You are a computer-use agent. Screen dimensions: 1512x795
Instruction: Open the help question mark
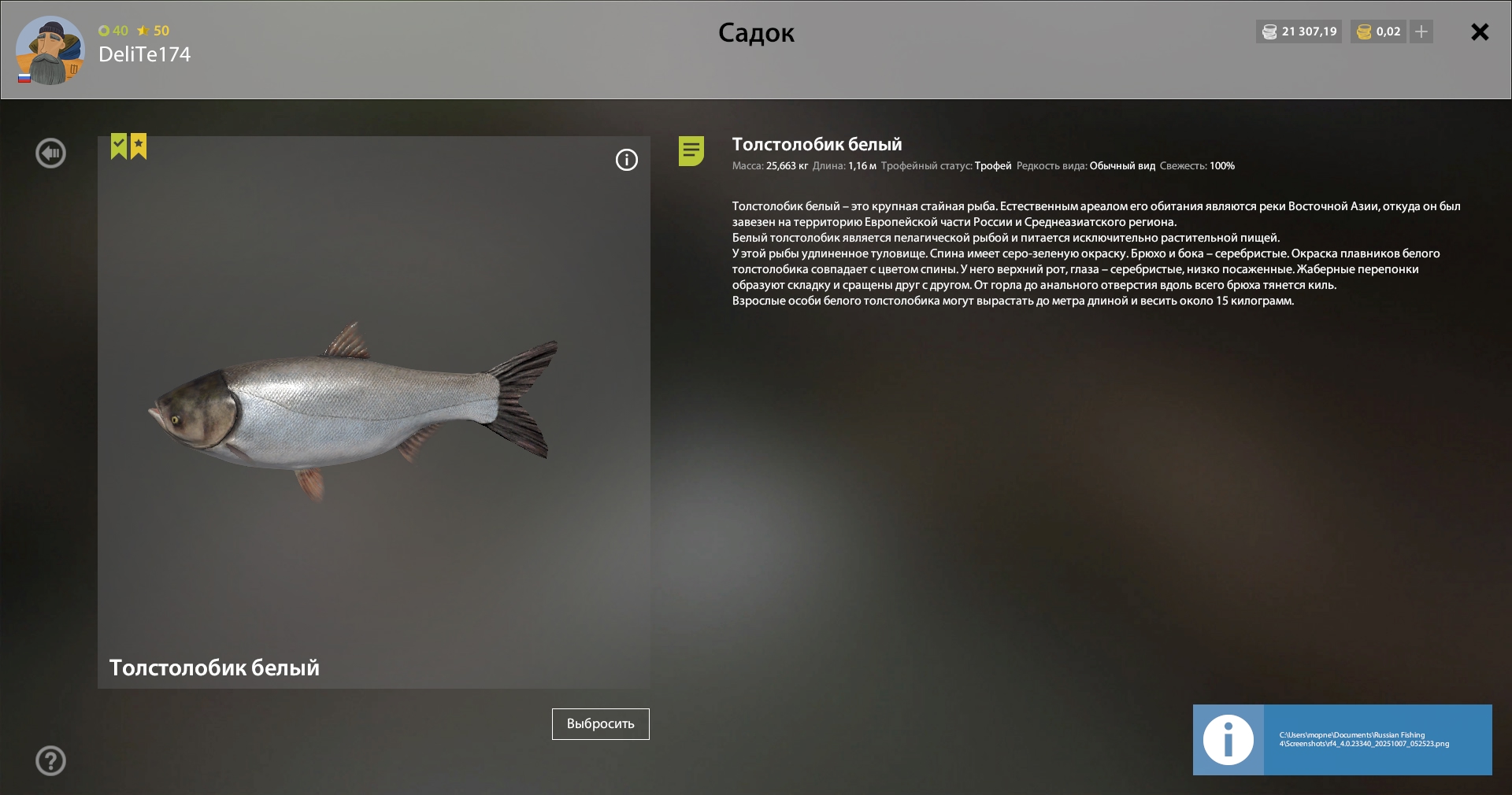click(x=51, y=761)
